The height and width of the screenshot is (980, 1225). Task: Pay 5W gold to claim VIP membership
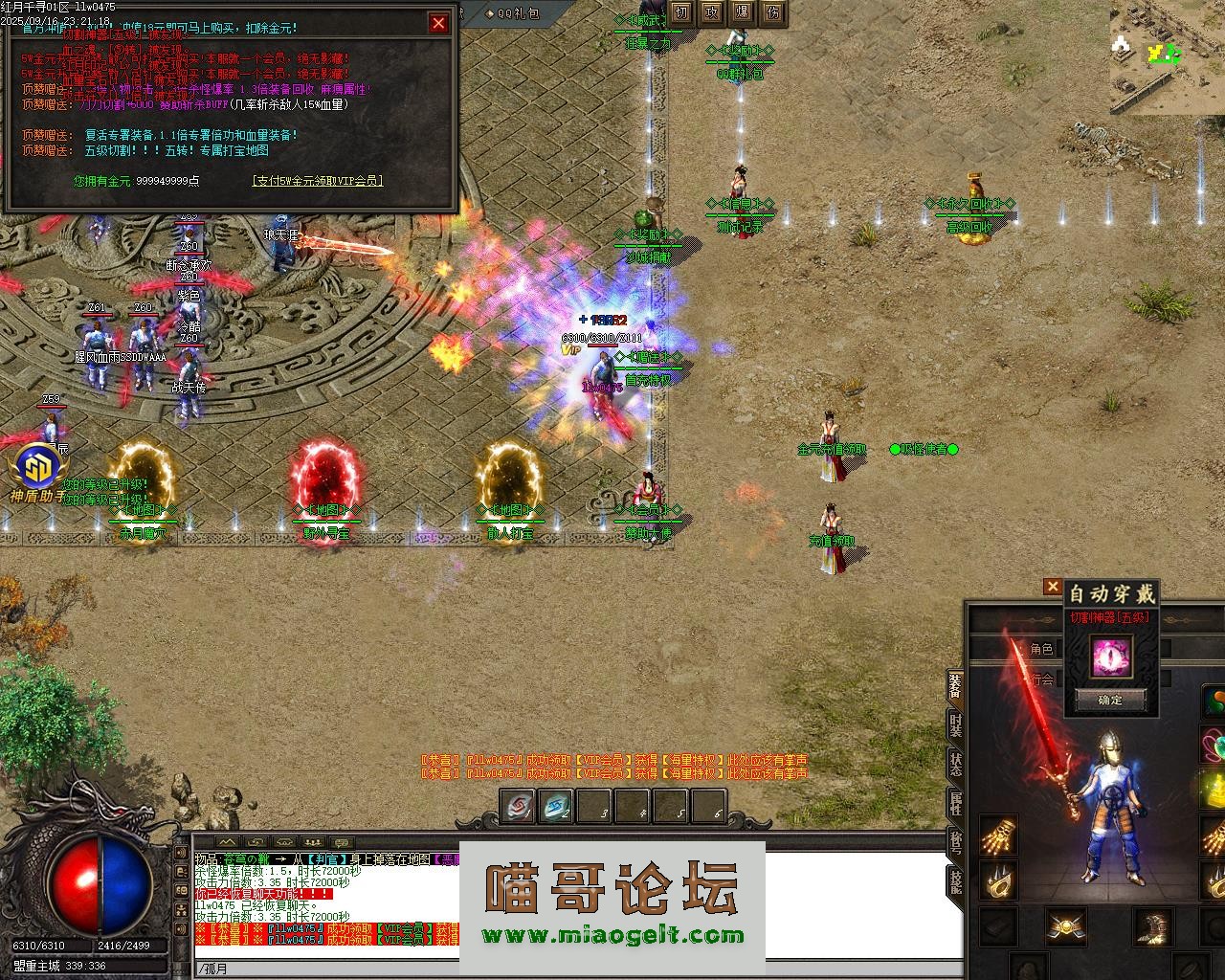pyautogui.click(x=317, y=180)
